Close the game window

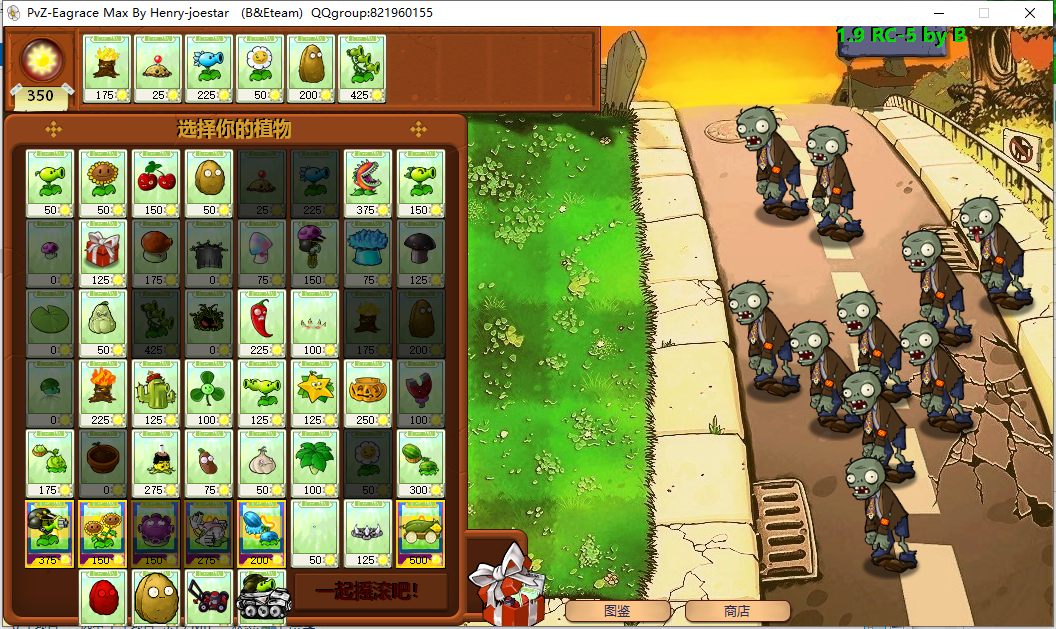point(1029,13)
